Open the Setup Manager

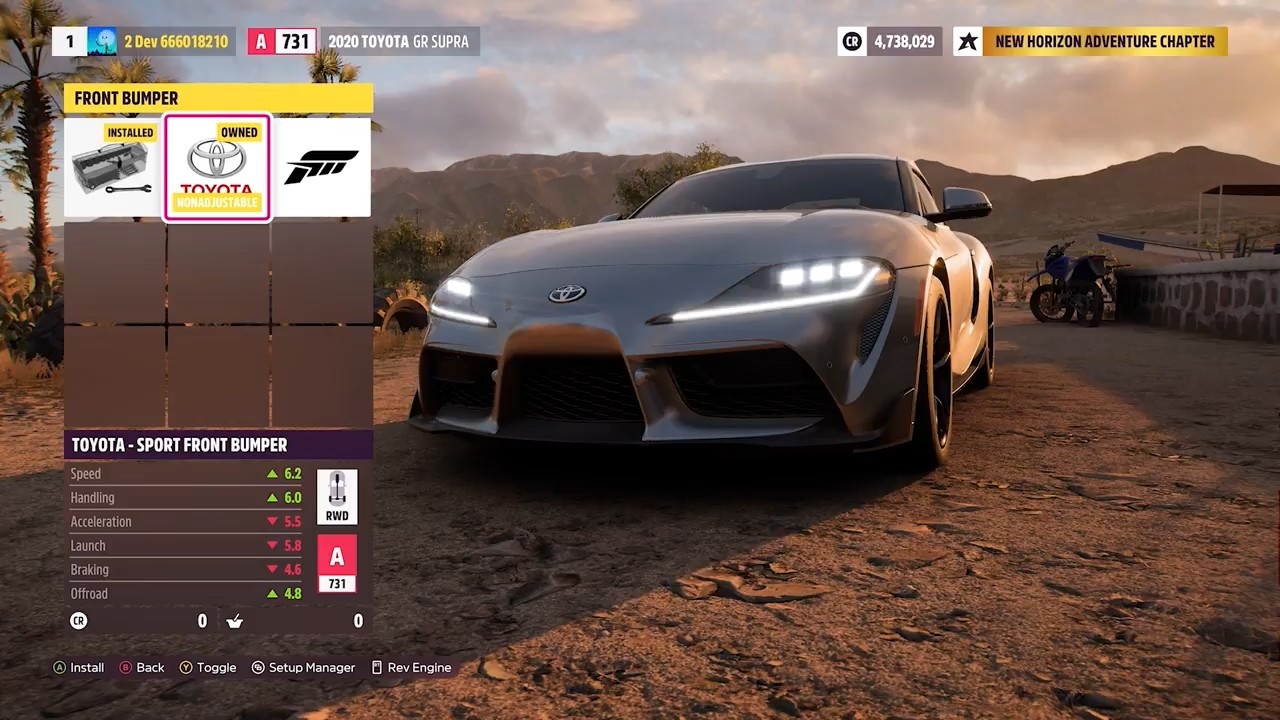303,667
